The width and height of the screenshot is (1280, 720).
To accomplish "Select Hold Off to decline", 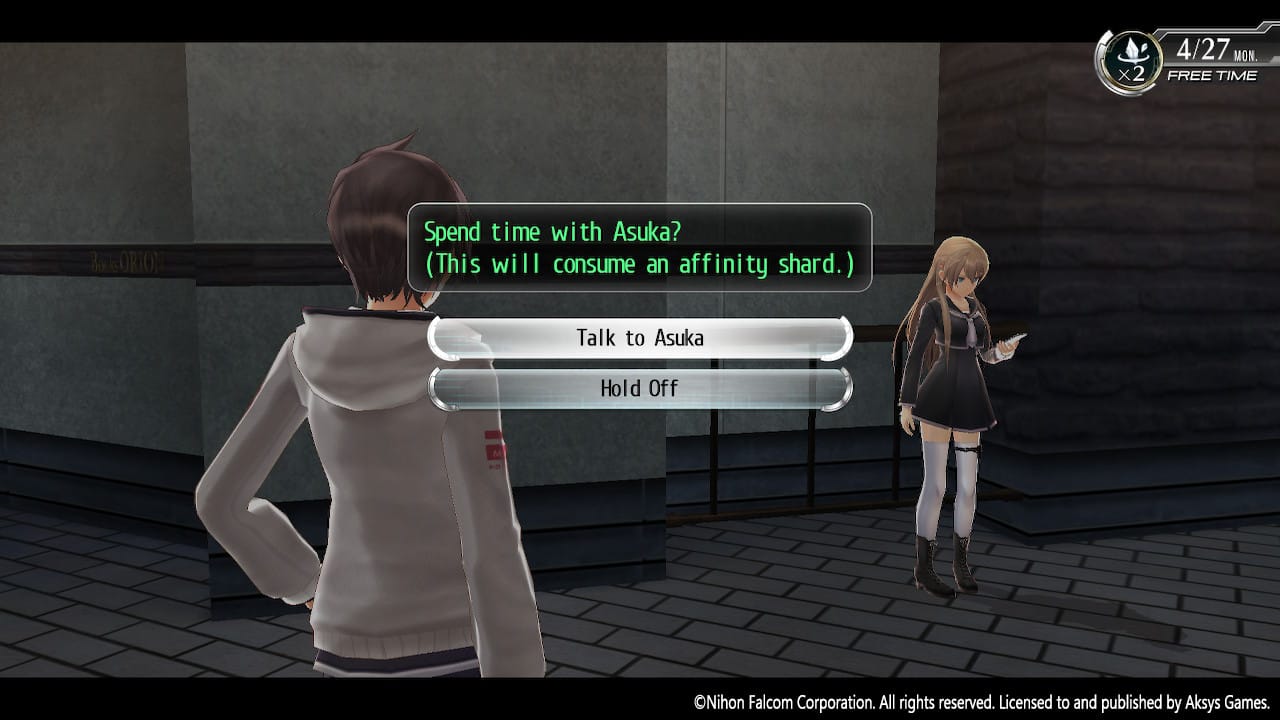I will (640, 388).
